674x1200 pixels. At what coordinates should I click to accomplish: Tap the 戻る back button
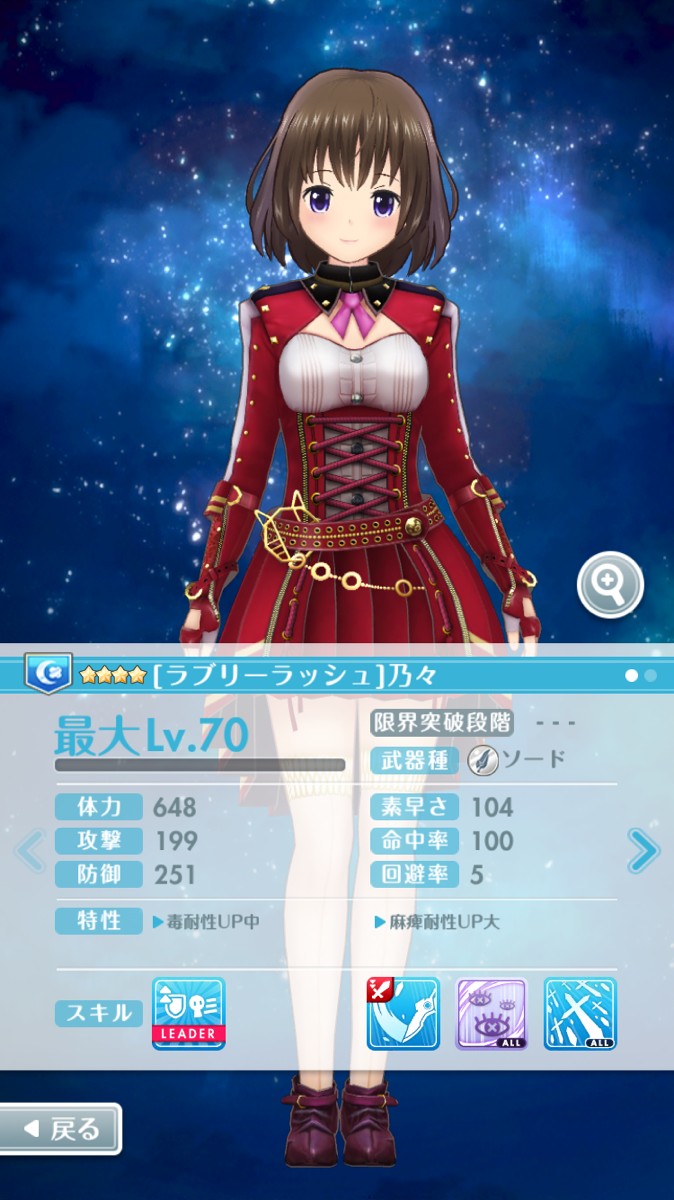click(61, 1130)
